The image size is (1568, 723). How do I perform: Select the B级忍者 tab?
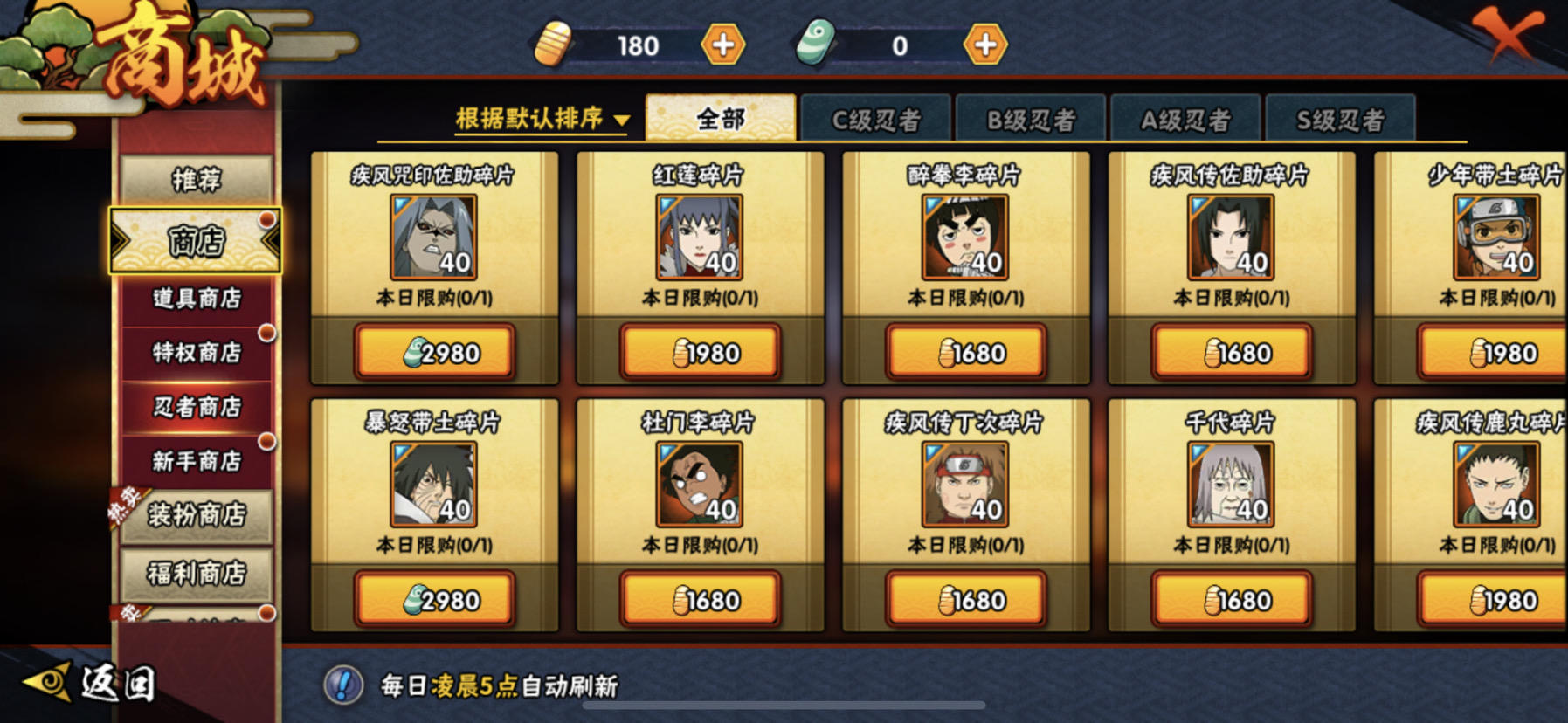click(x=1033, y=117)
